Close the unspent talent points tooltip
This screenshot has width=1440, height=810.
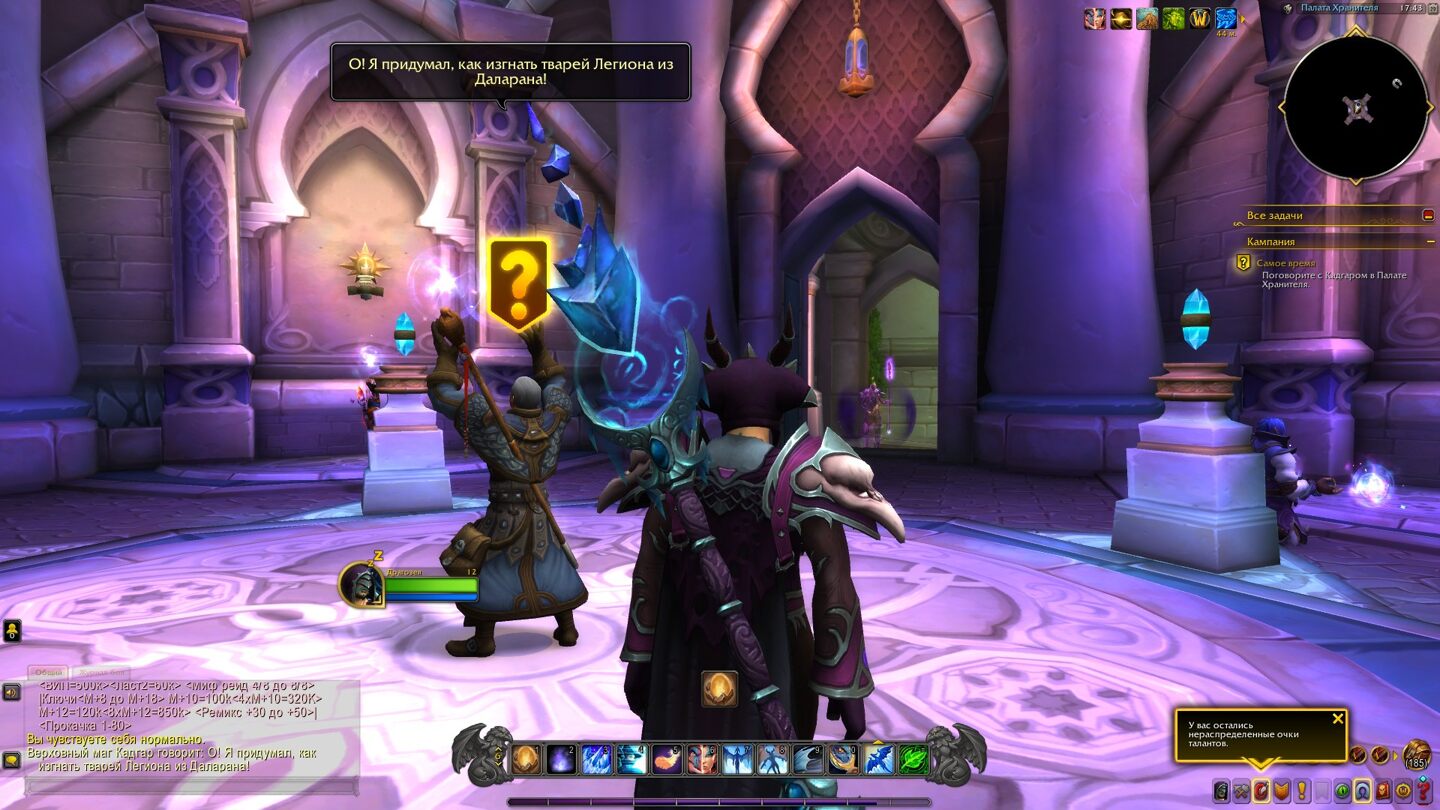click(x=1338, y=718)
